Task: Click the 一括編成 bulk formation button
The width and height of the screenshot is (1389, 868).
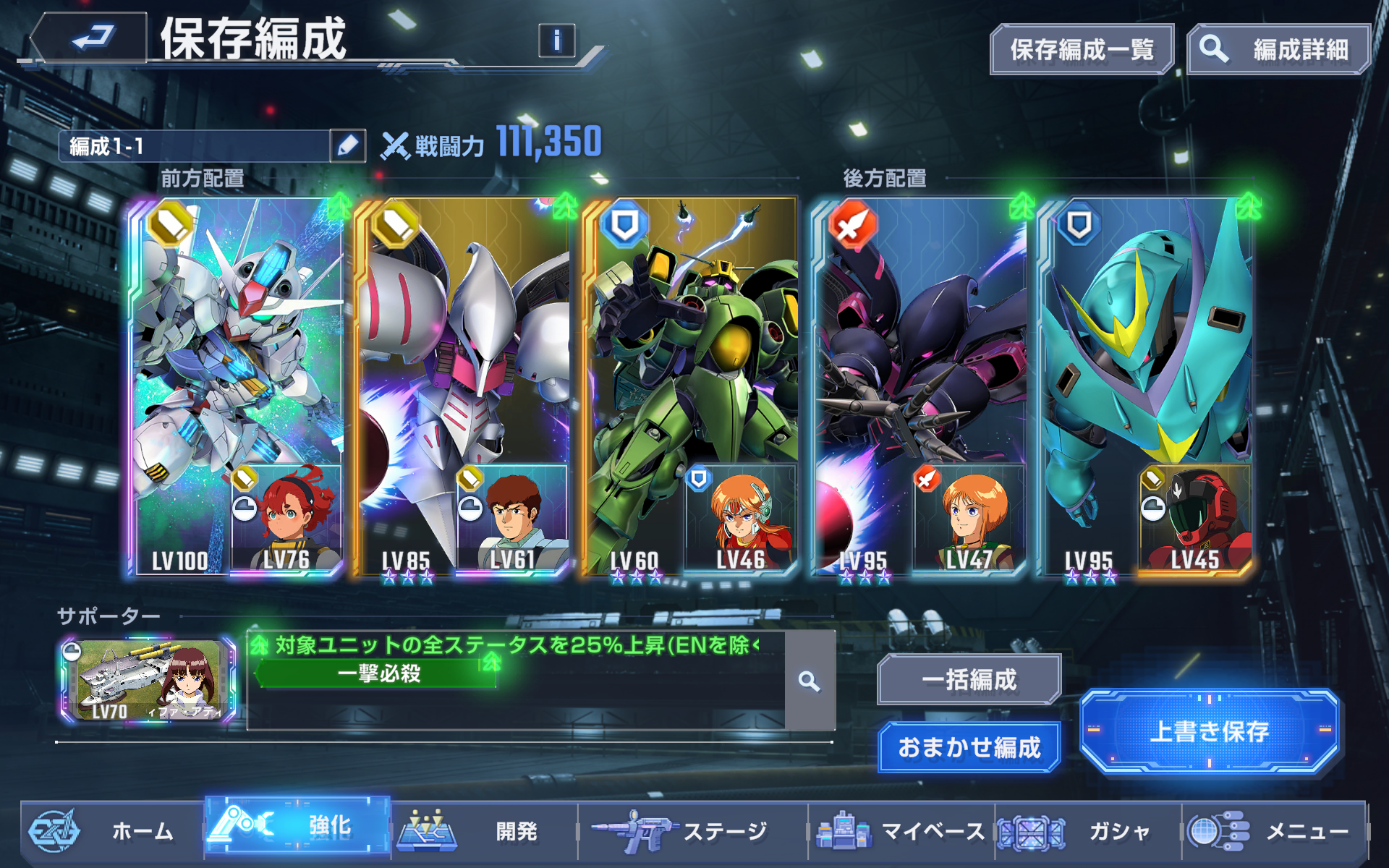Action: click(969, 680)
